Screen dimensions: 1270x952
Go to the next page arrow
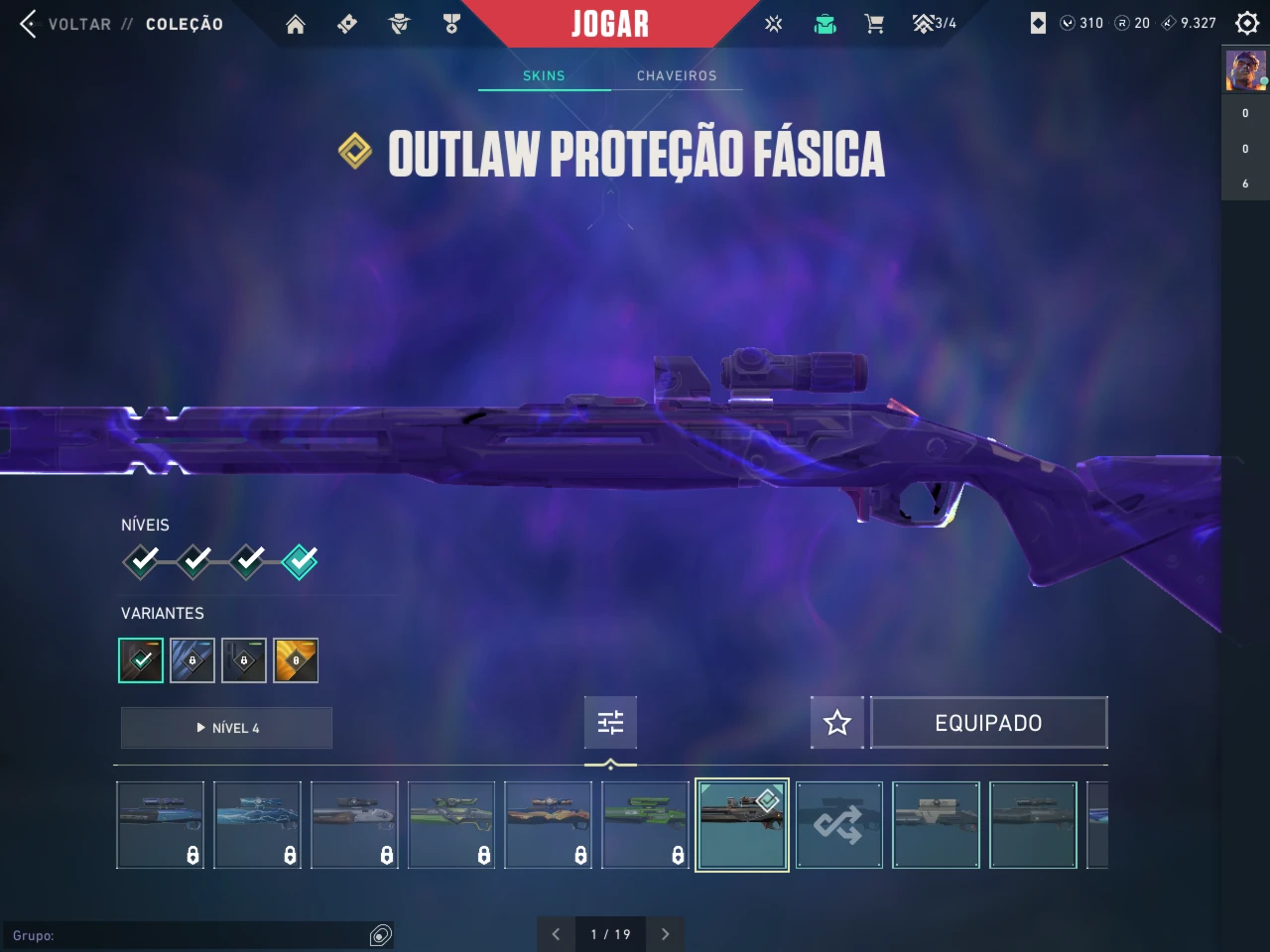665,934
